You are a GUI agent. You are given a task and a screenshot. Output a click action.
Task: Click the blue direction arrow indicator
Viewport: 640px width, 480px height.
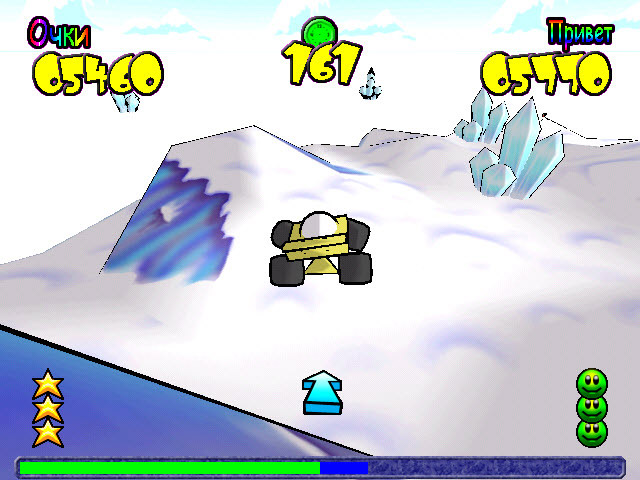(322, 392)
